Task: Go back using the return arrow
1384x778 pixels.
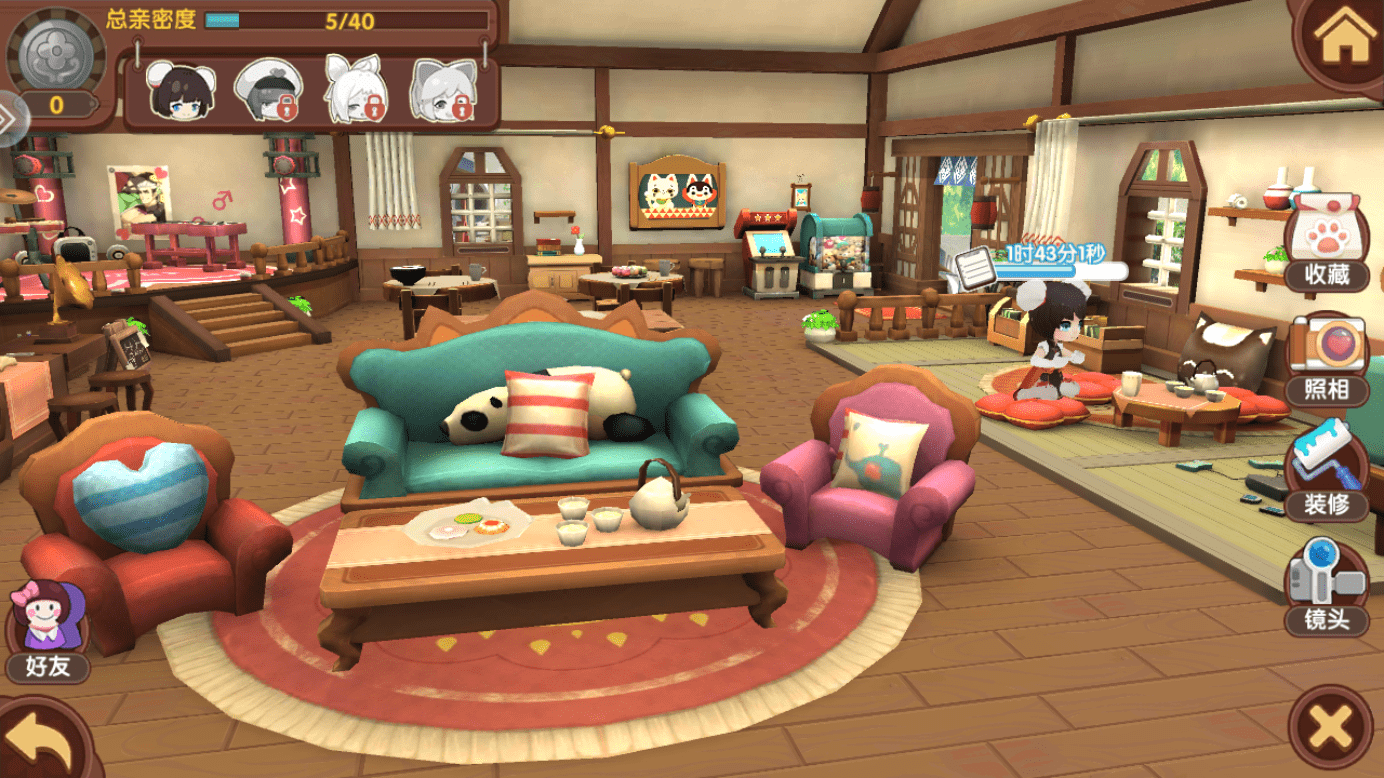Action: point(44,738)
